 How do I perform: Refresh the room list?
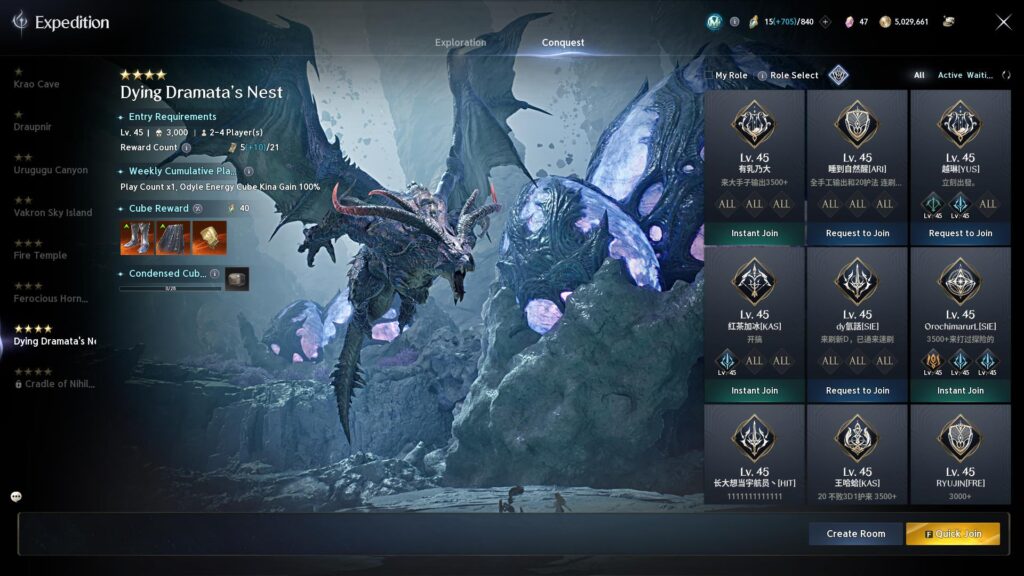coord(1006,75)
